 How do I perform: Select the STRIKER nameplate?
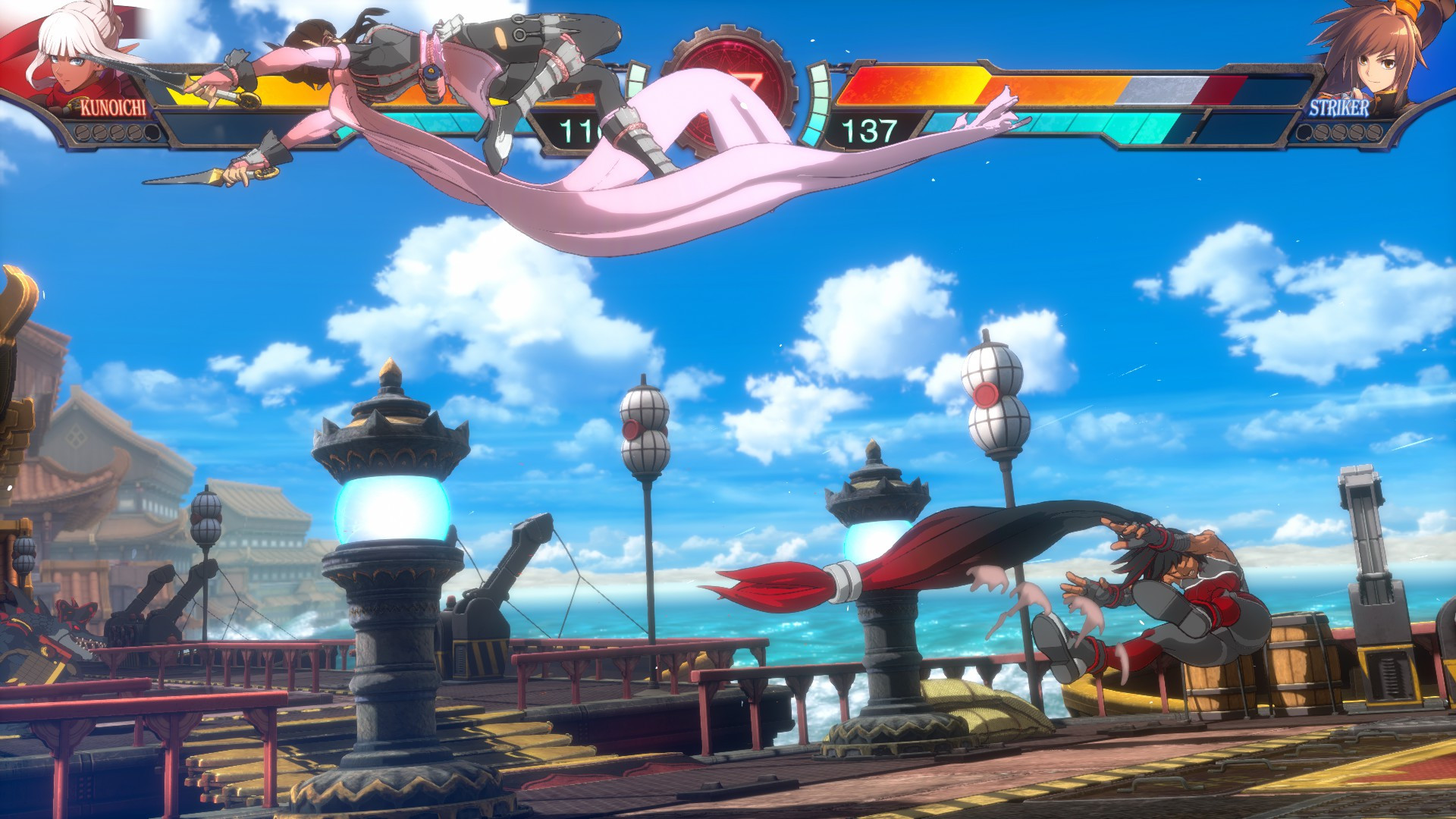[x=1341, y=108]
